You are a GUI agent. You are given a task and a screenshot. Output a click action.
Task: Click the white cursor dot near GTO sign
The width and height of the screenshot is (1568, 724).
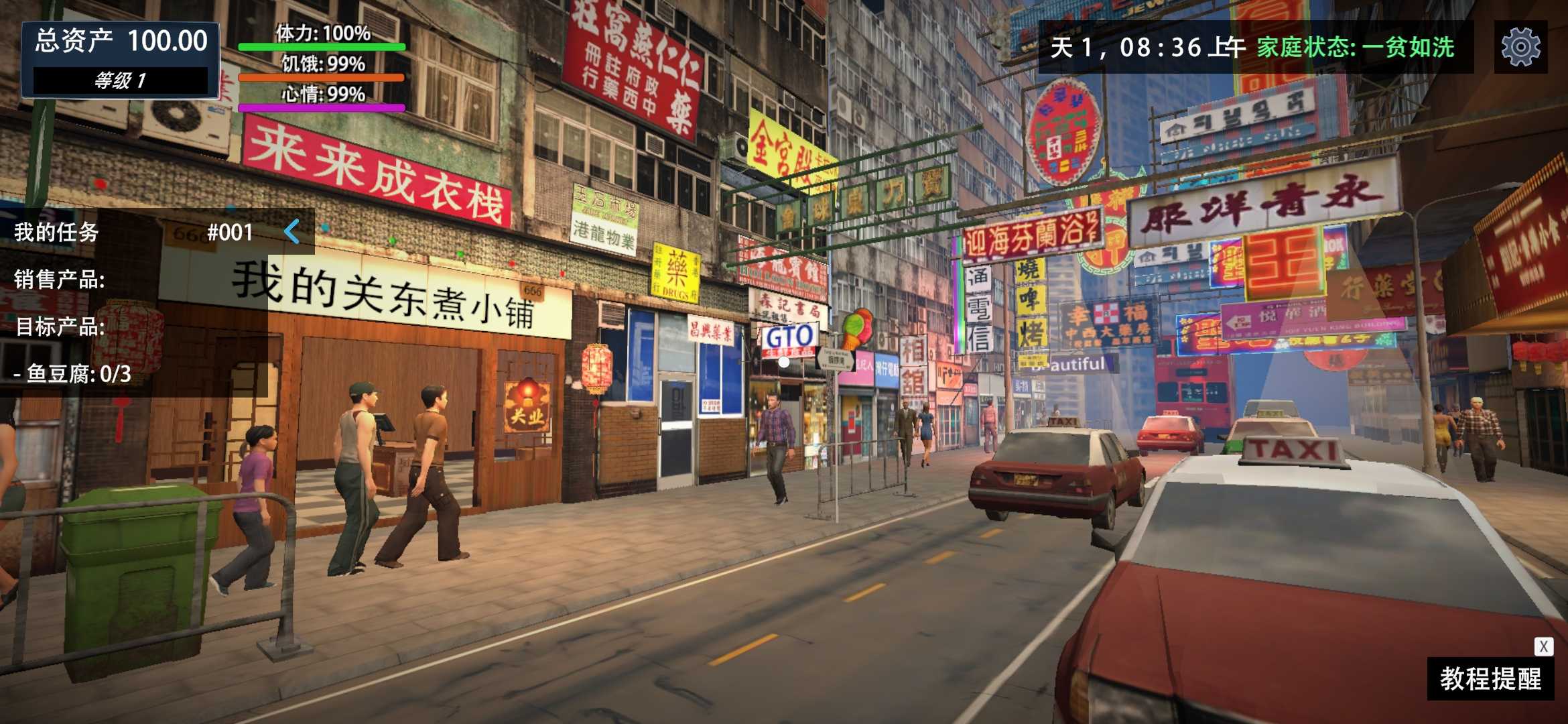point(783,363)
